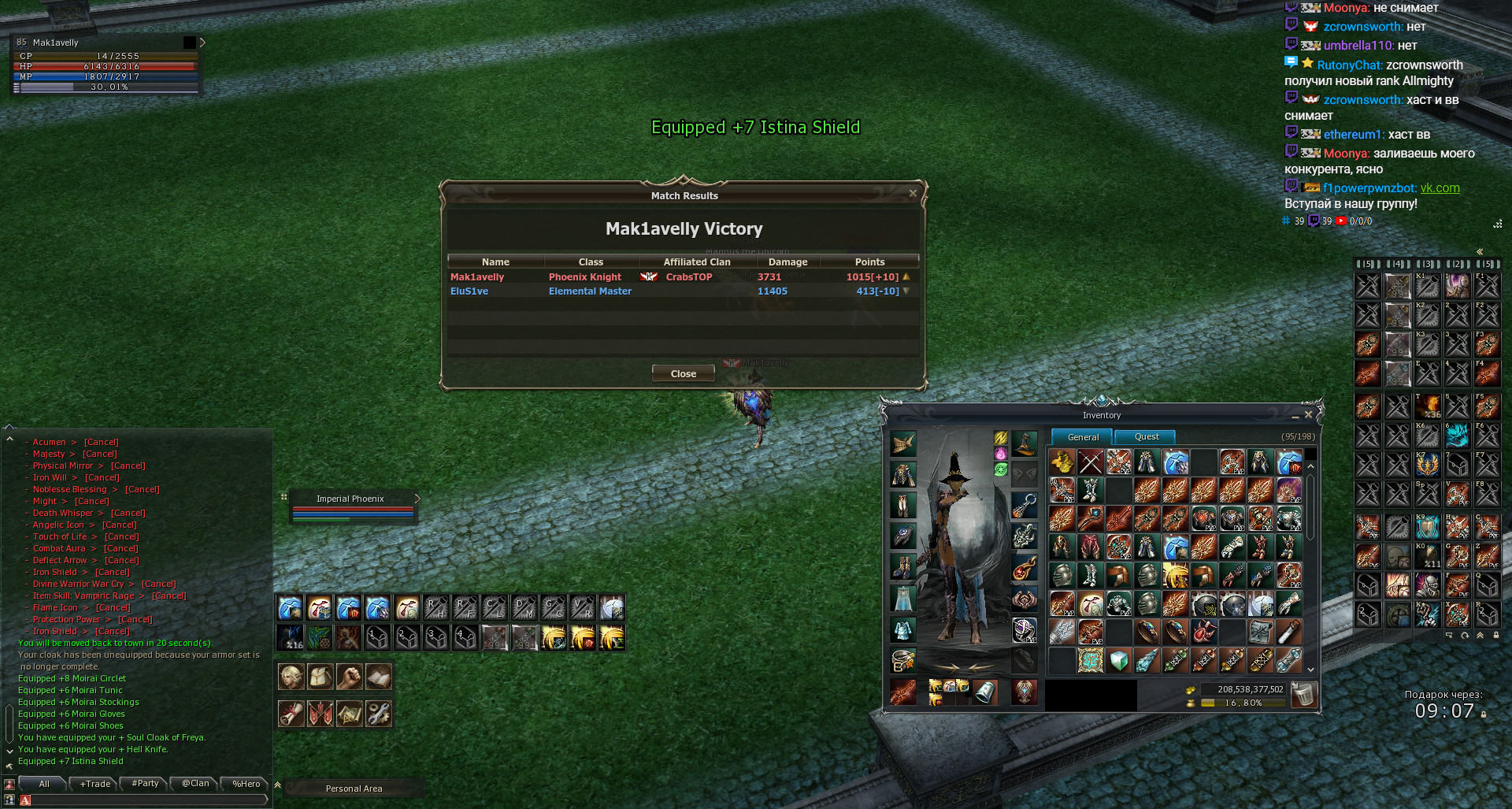Open the character portrait menu icon
The width and height of the screenshot is (1512, 809).
tap(291, 677)
